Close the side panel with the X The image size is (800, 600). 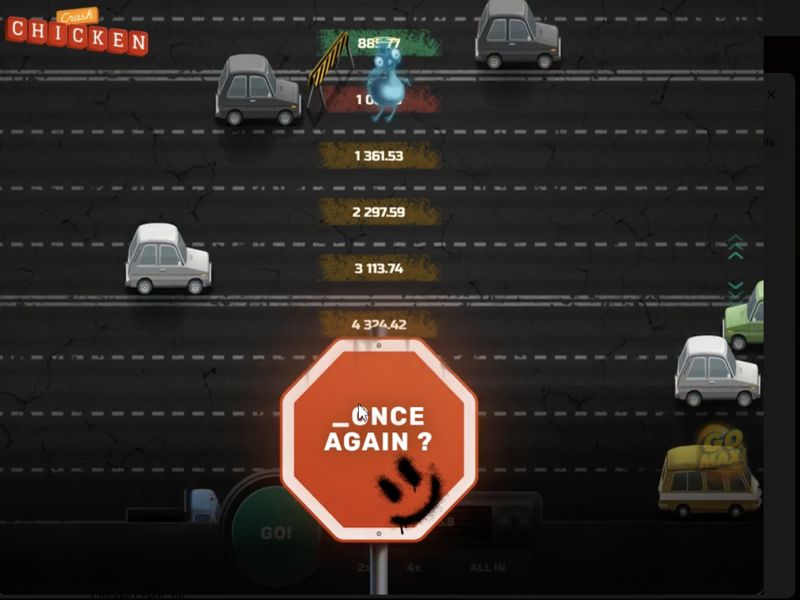pyautogui.click(x=770, y=95)
